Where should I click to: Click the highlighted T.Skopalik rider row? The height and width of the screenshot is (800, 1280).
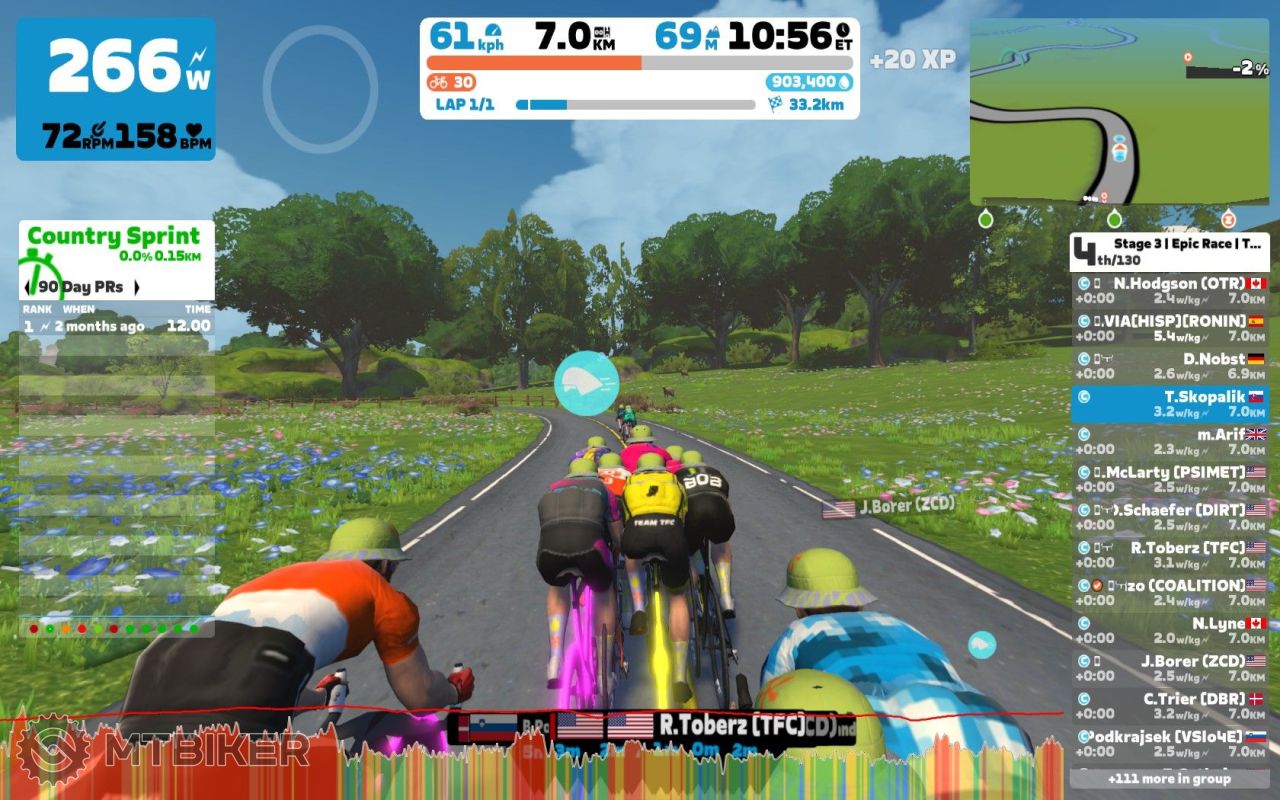[1169, 404]
